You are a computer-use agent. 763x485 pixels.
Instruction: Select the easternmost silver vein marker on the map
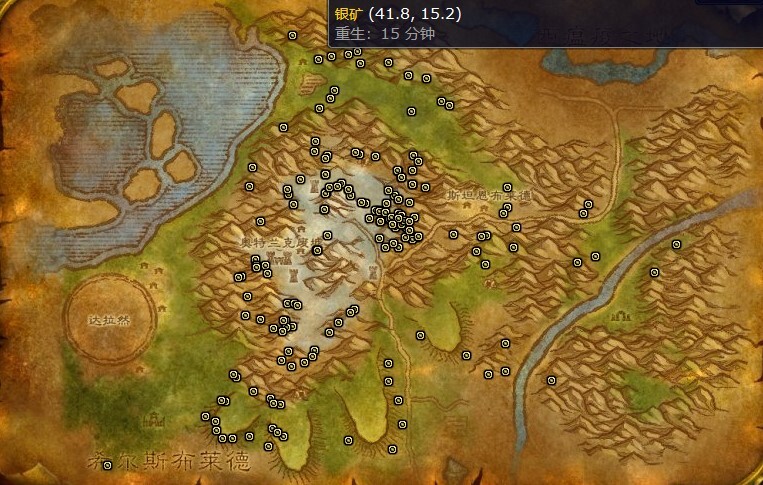coord(676,244)
